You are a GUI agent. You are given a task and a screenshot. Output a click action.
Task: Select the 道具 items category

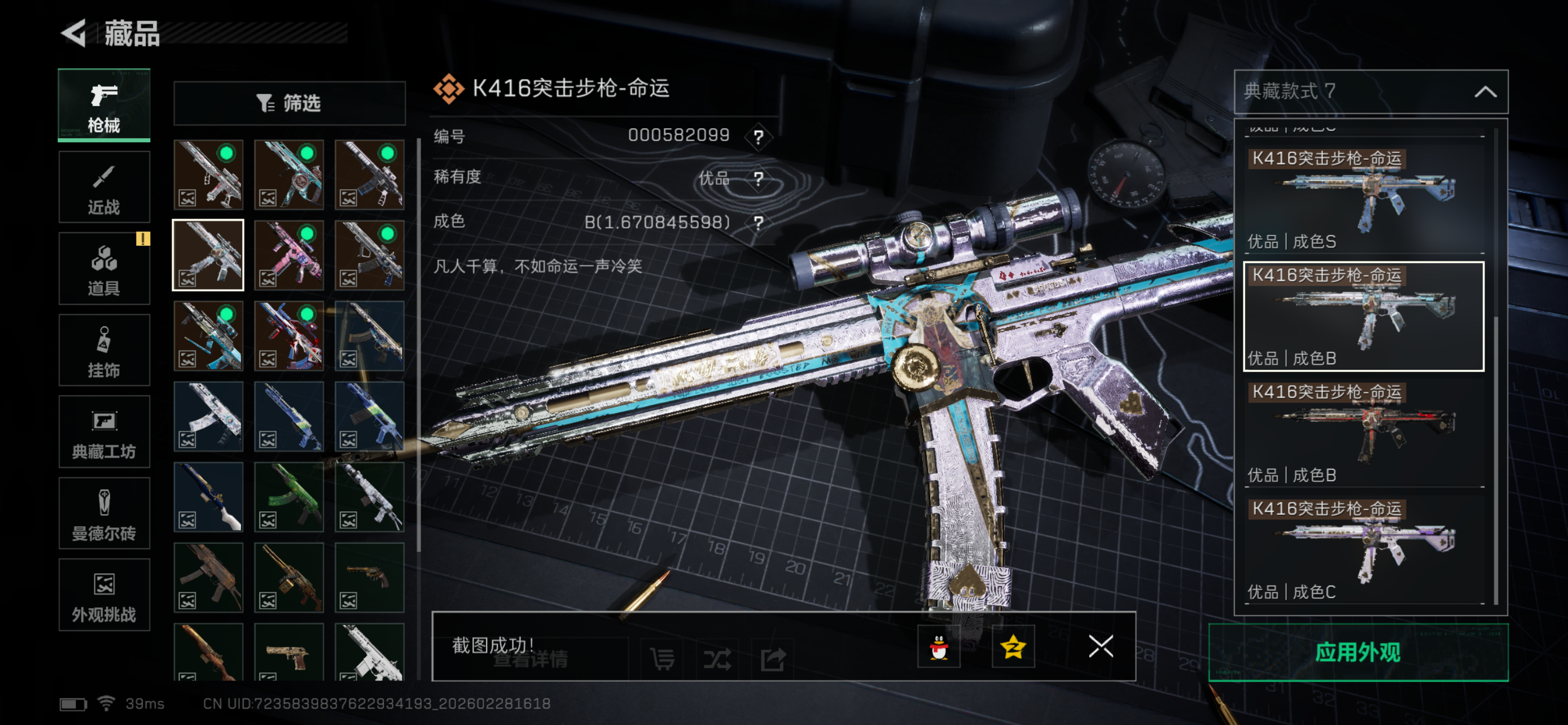click(104, 268)
